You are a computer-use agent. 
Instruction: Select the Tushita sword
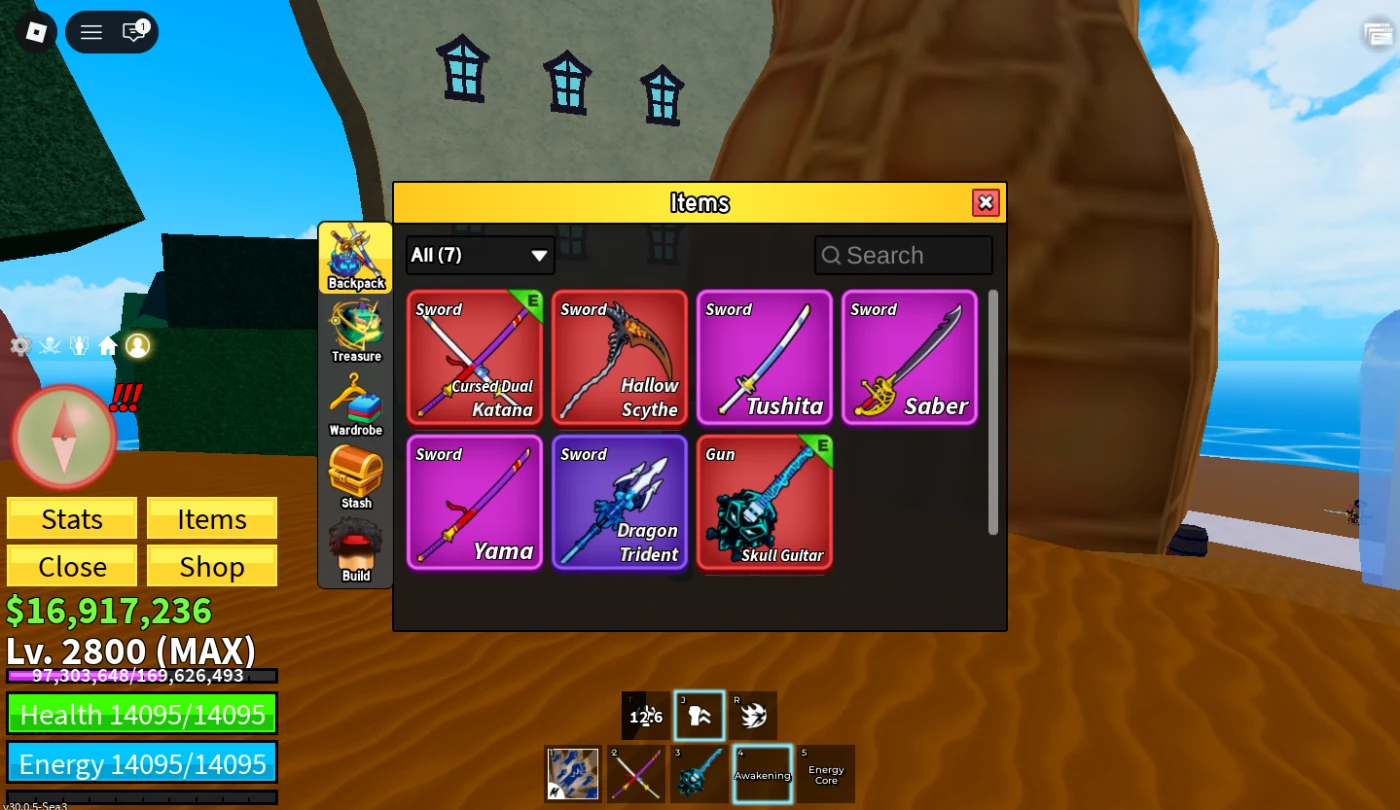coord(765,358)
